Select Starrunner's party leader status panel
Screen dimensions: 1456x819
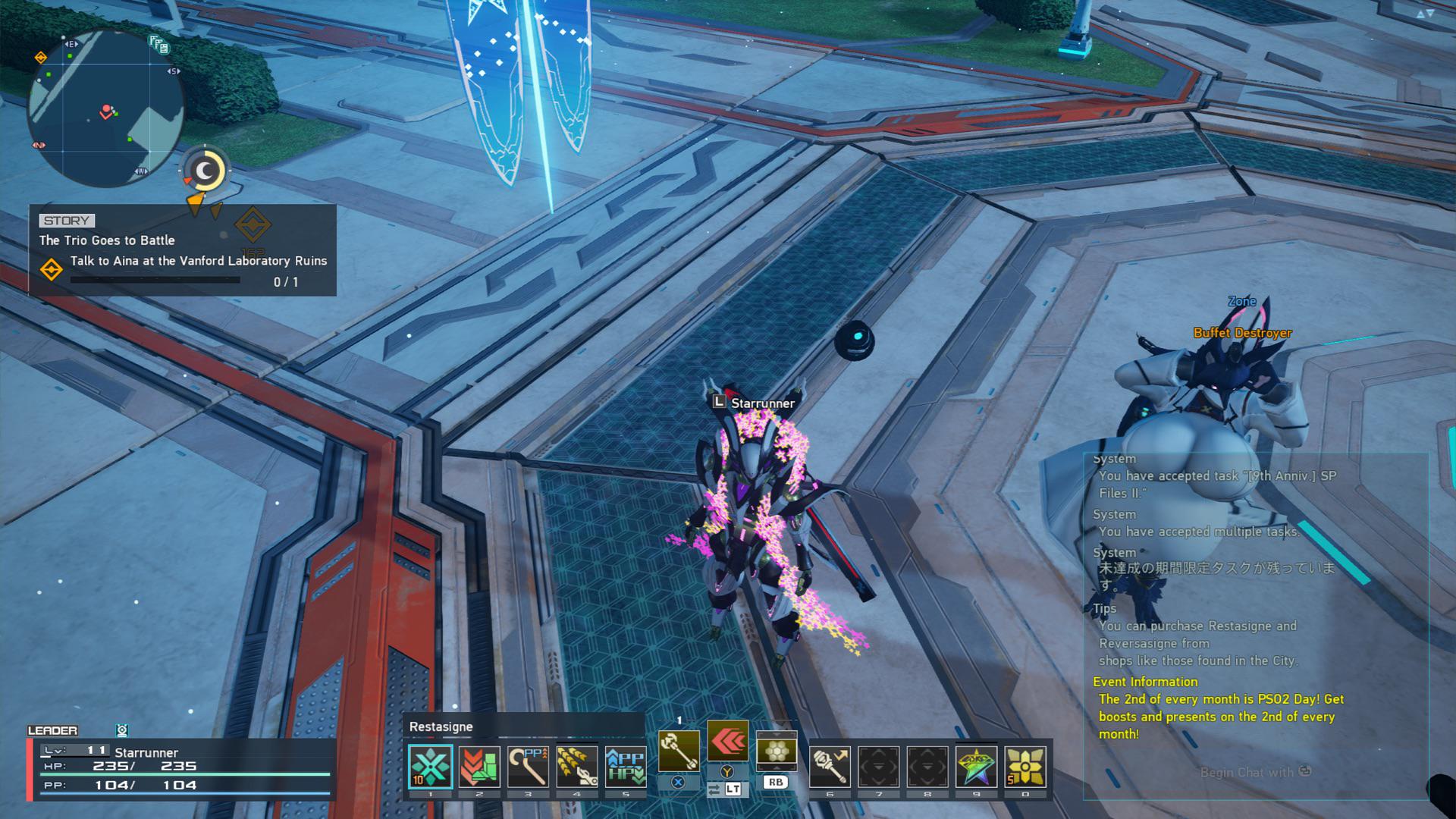point(182,767)
